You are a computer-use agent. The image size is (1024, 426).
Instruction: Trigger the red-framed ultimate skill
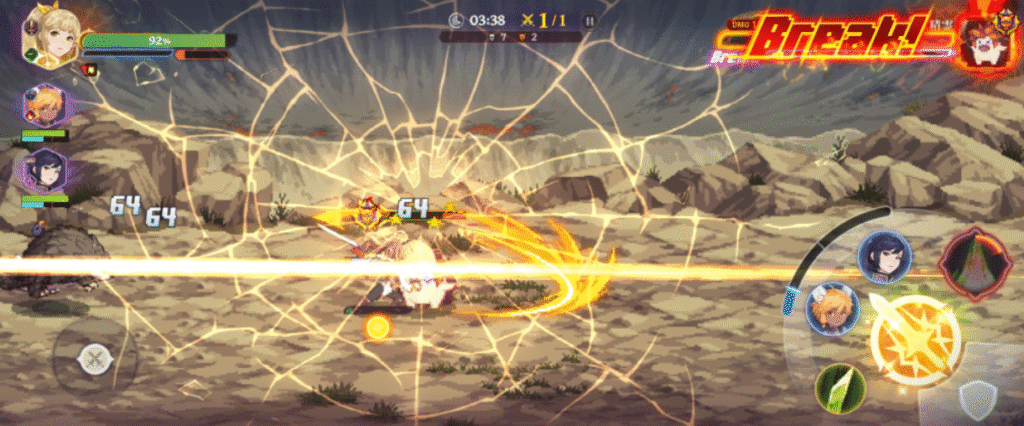pos(973,263)
